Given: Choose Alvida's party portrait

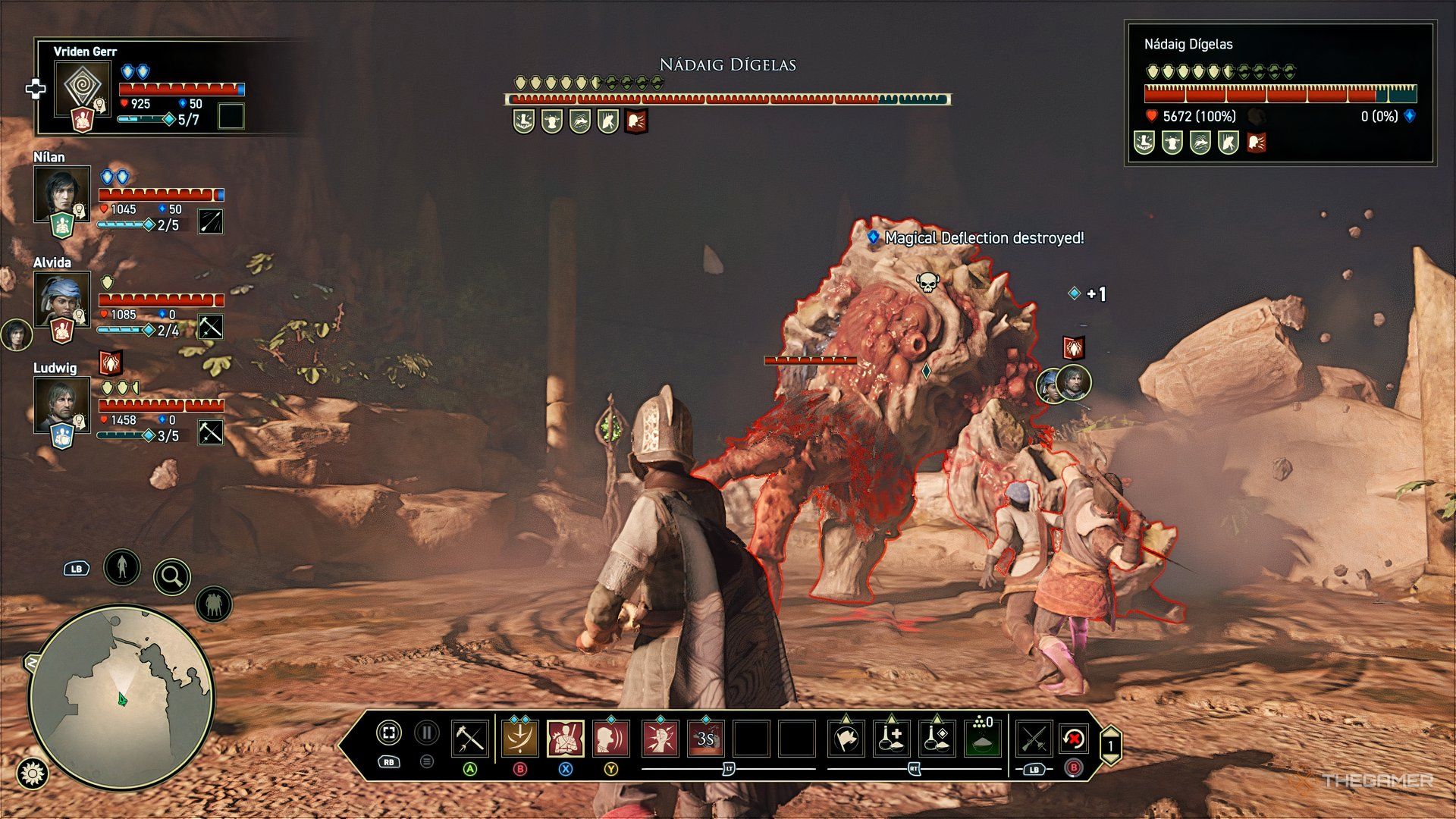Looking at the screenshot, I should (61, 298).
